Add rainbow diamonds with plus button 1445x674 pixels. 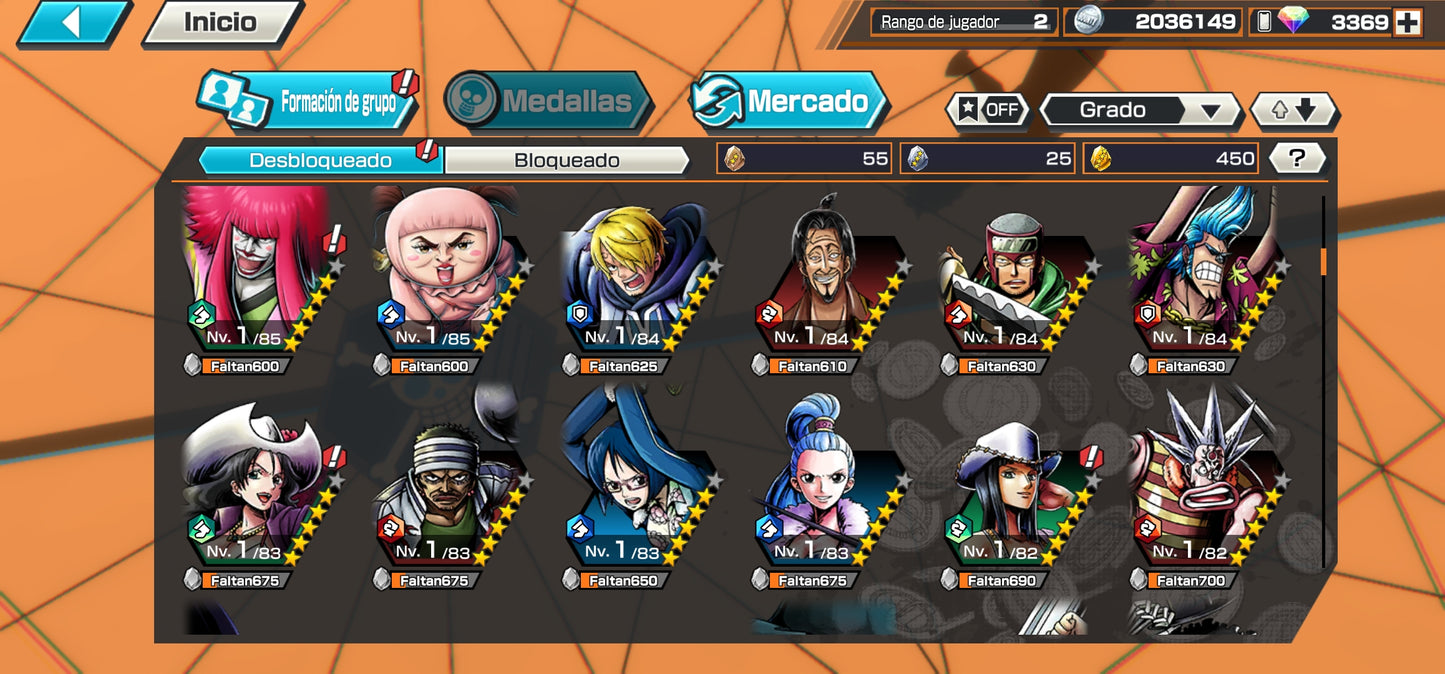1407,22
